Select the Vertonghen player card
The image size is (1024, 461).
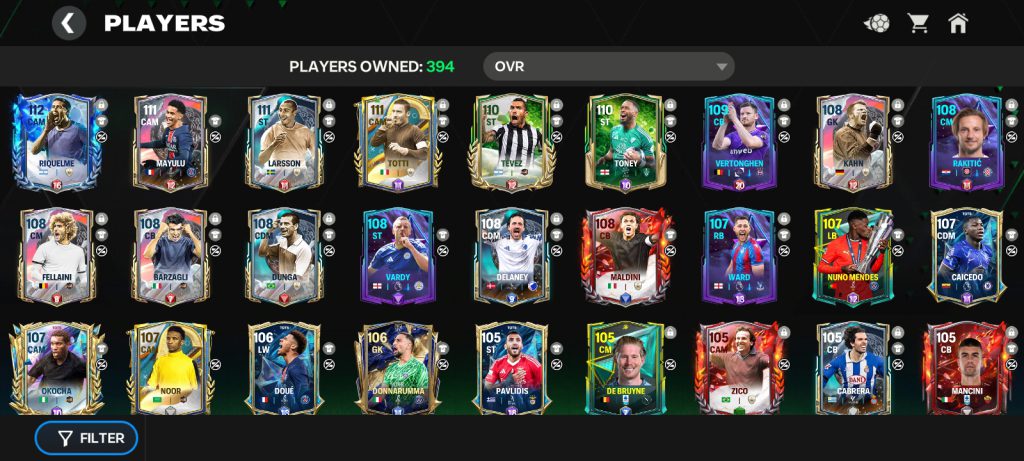738,142
